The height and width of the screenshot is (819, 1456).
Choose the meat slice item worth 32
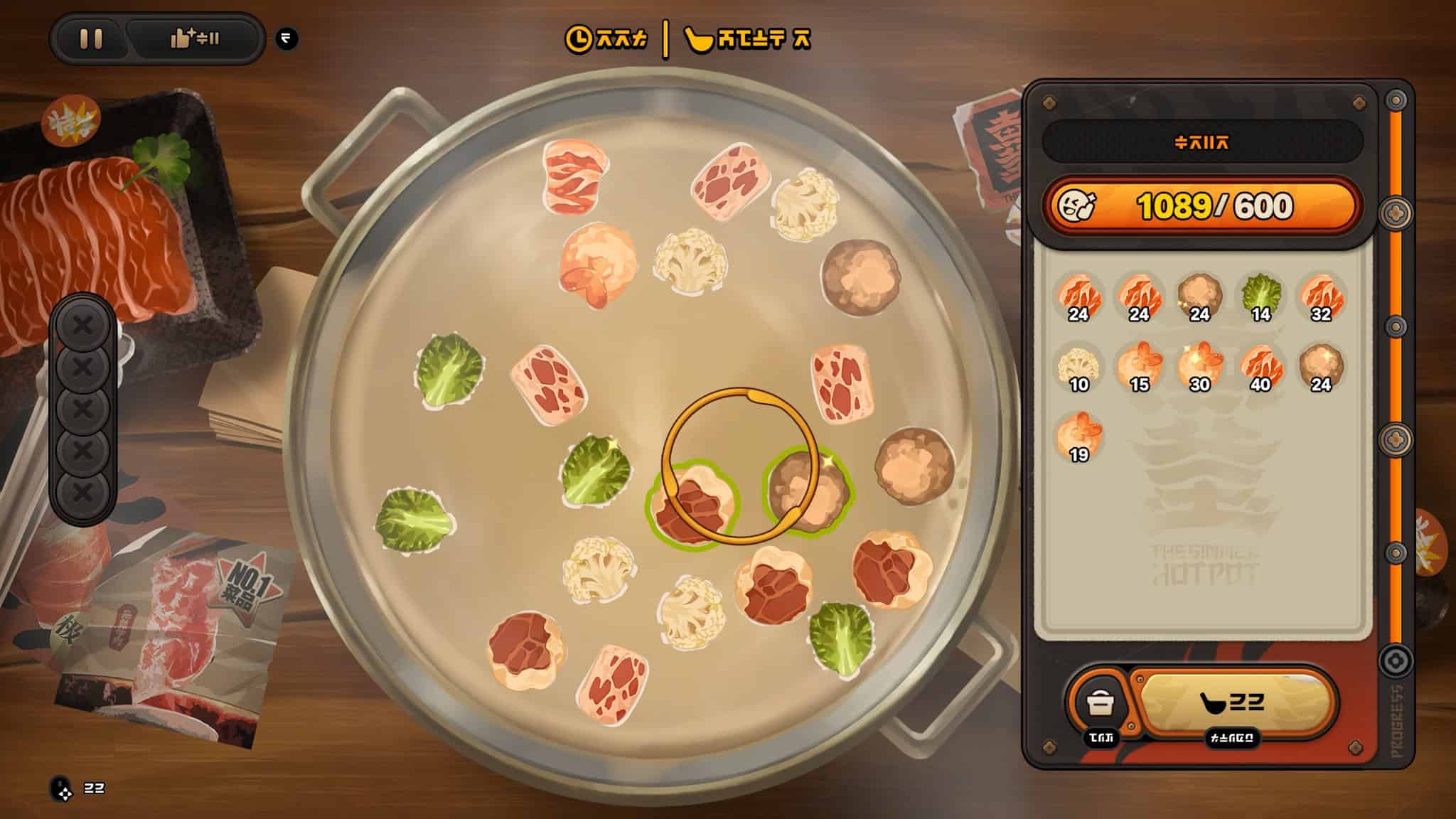coord(1321,296)
